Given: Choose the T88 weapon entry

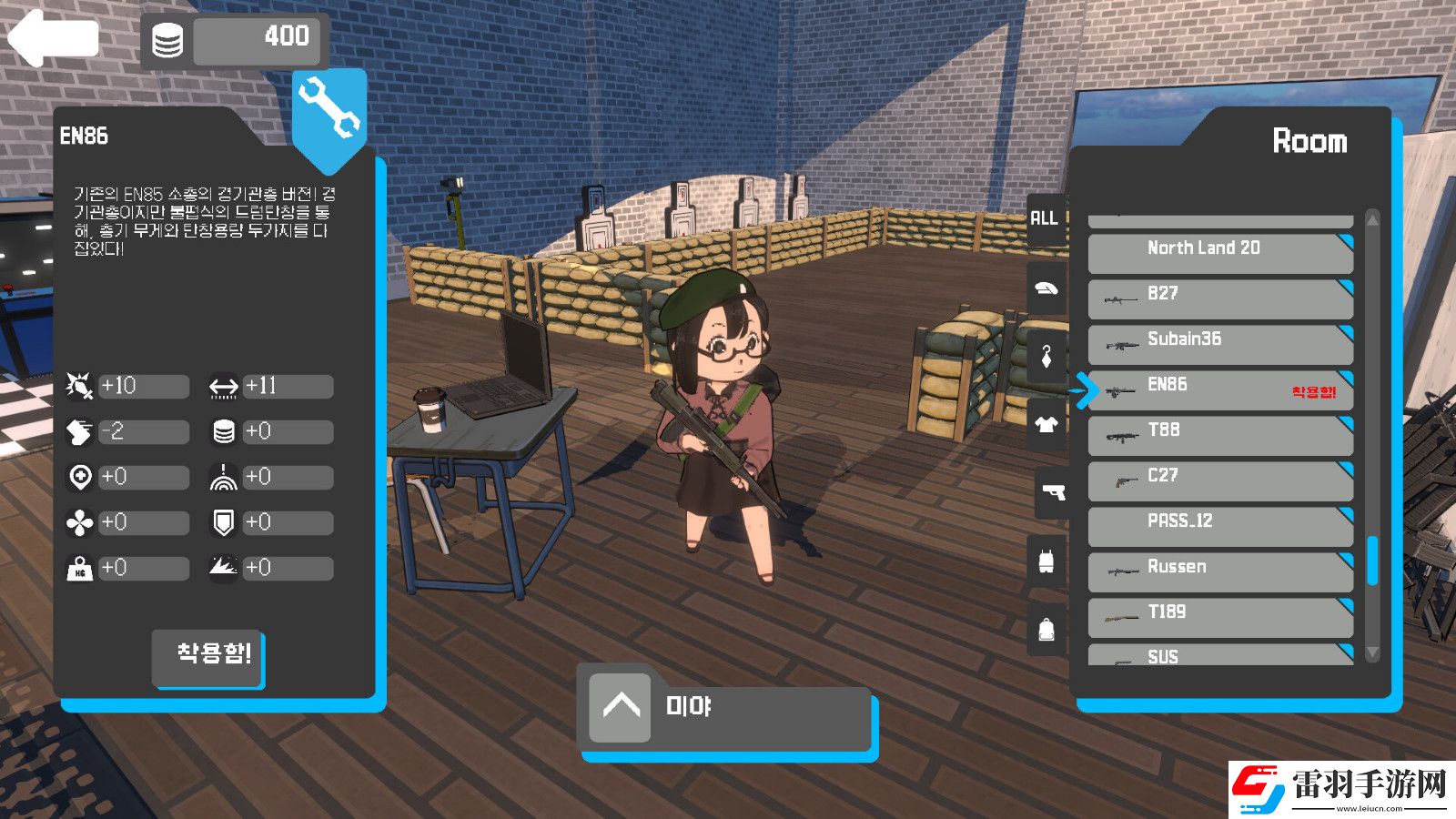Looking at the screenshot, I should coord(1219,434).
